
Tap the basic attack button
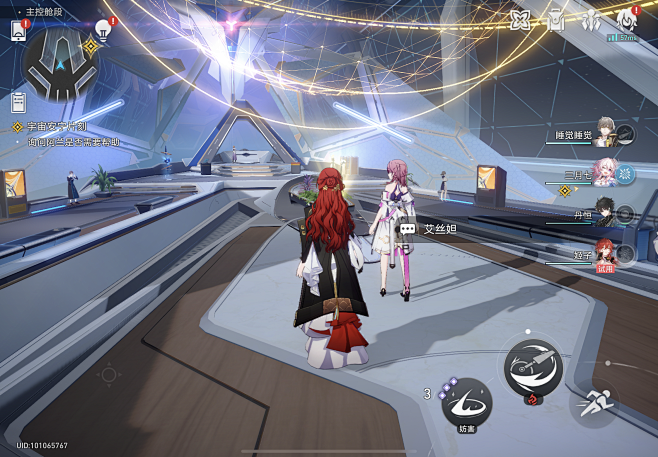click(x=532, y=367)
